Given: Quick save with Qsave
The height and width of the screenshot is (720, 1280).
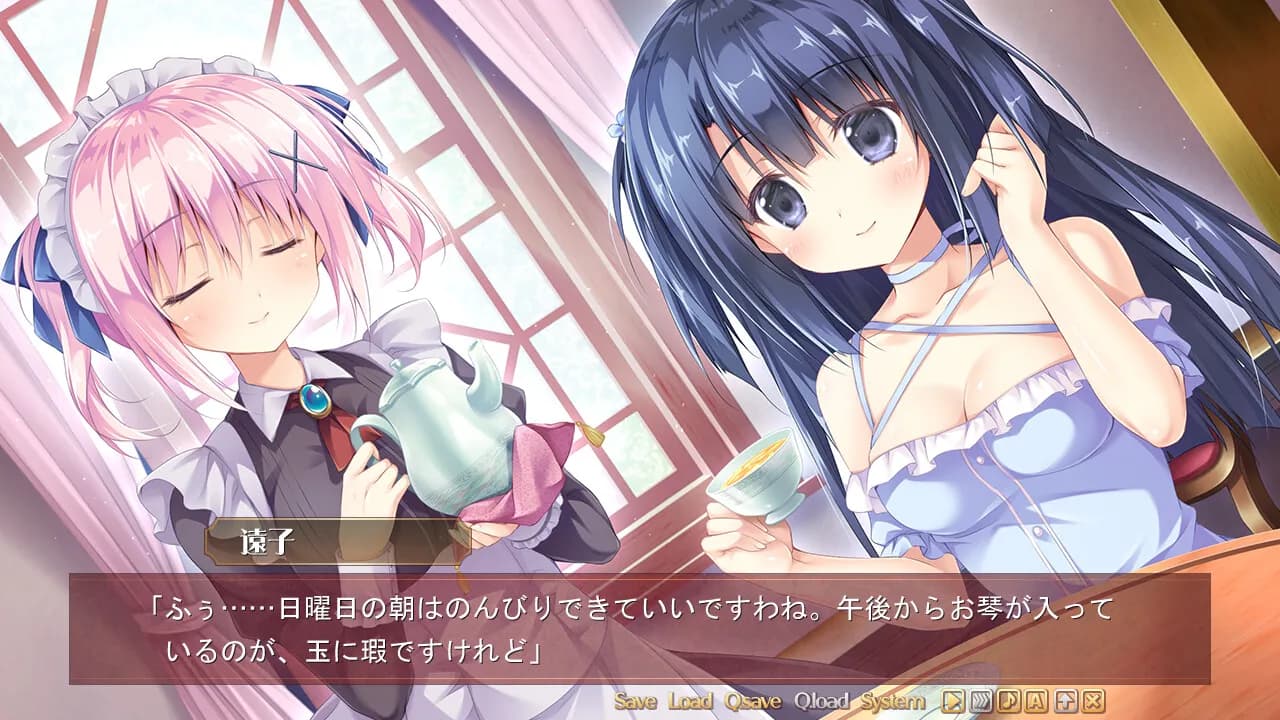Looking at the screenshot, I should click(x=754, y=701).
